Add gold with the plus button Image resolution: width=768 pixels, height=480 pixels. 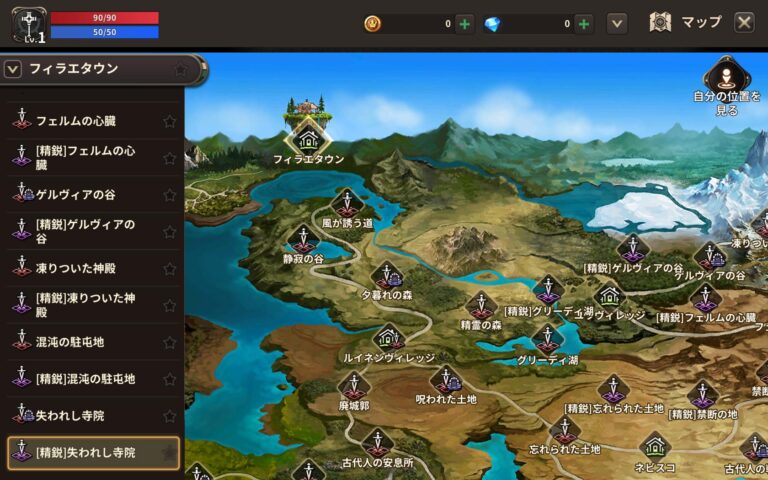click(465, 23)
